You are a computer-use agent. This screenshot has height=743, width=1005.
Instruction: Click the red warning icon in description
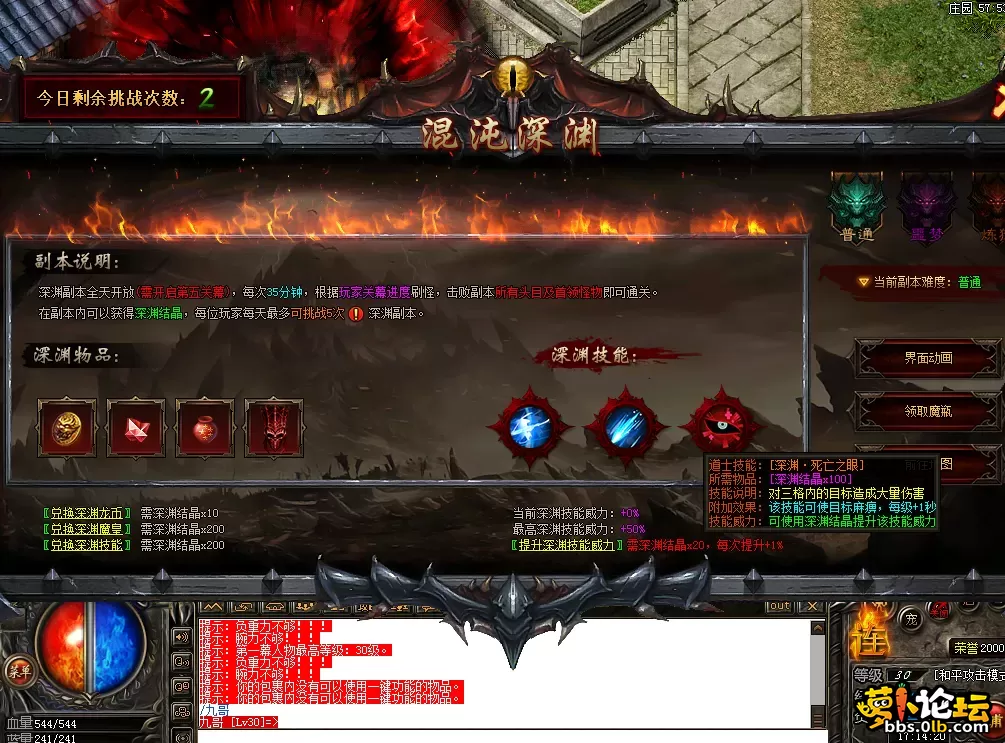pyautogui.click(x=356, y=313)
